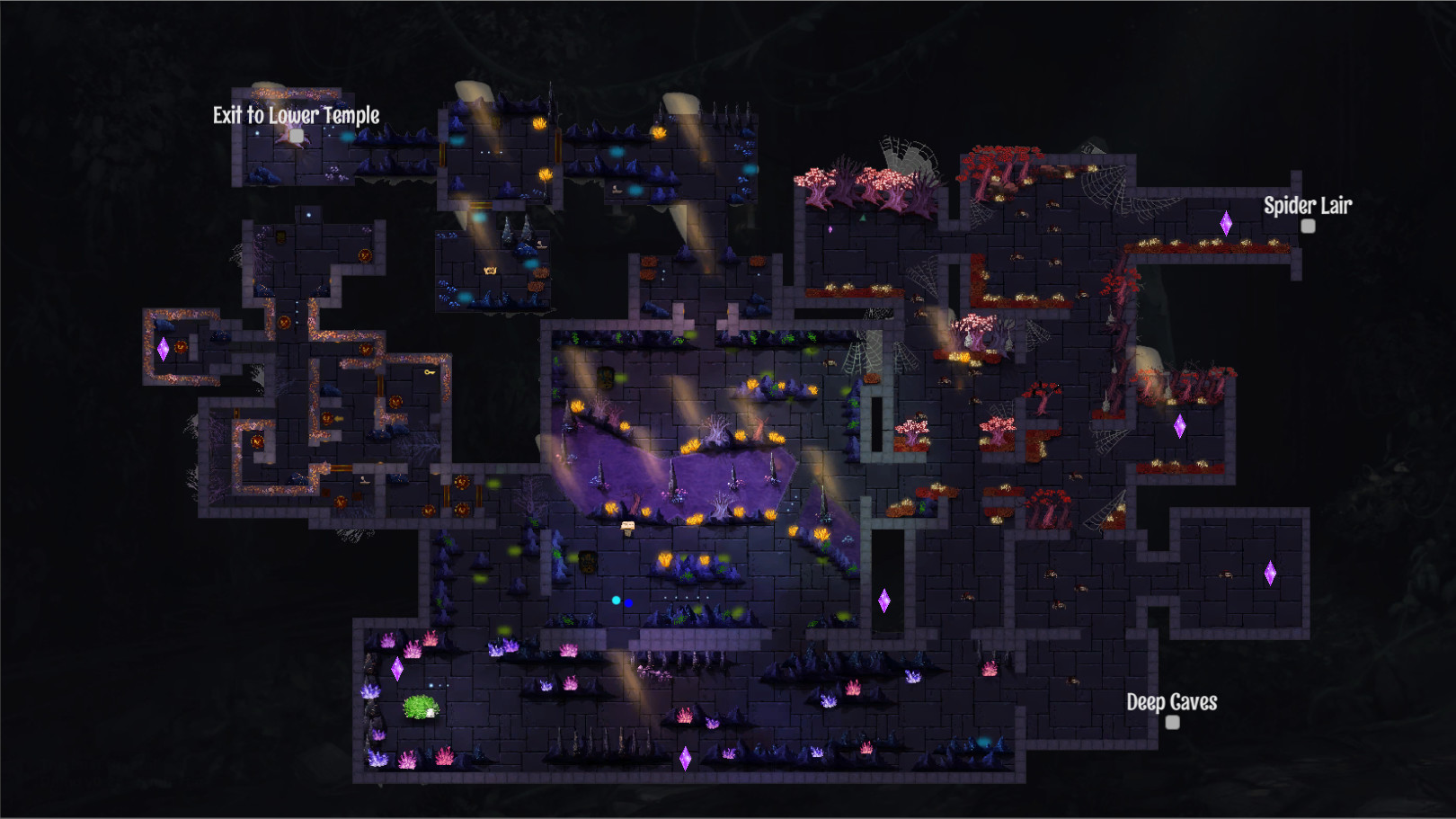This screenshot has height=819, width=1456.
Task: Click the golden key icon in the western temple rooms
Action: tap(429, 371)
